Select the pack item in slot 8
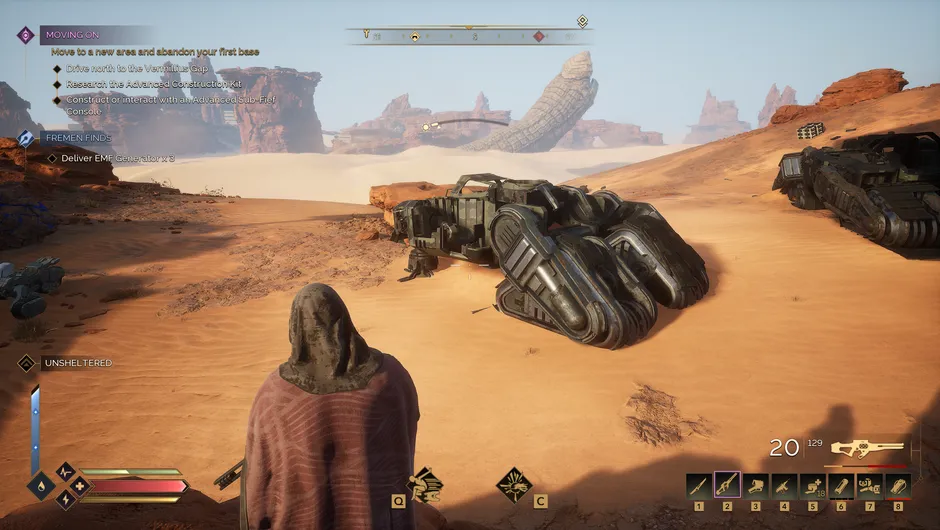This screenshot has height=530, width=940. 898,486
